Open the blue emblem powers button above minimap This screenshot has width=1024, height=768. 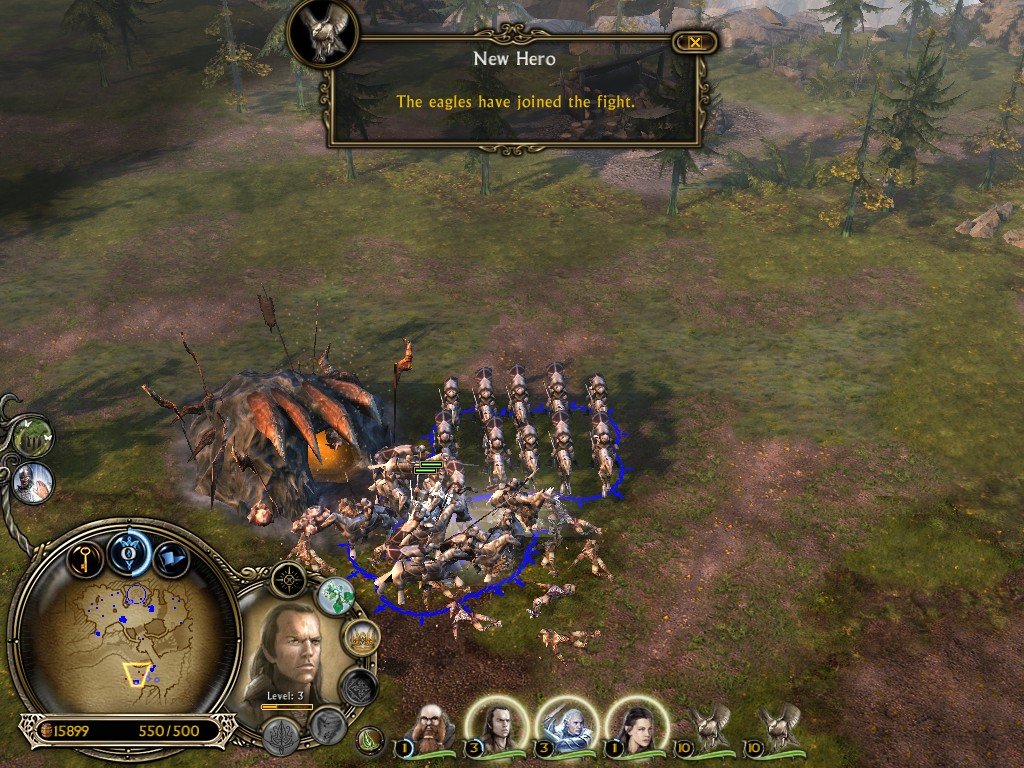click(129, 552)
